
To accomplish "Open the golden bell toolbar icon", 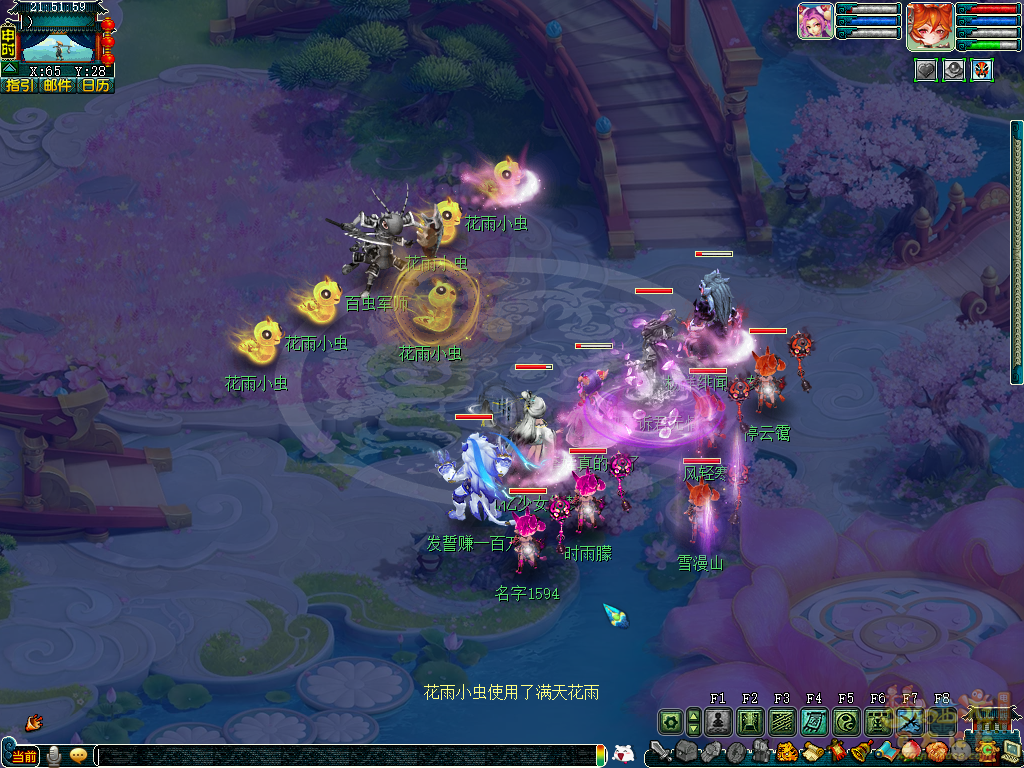I will coord(861,752).
